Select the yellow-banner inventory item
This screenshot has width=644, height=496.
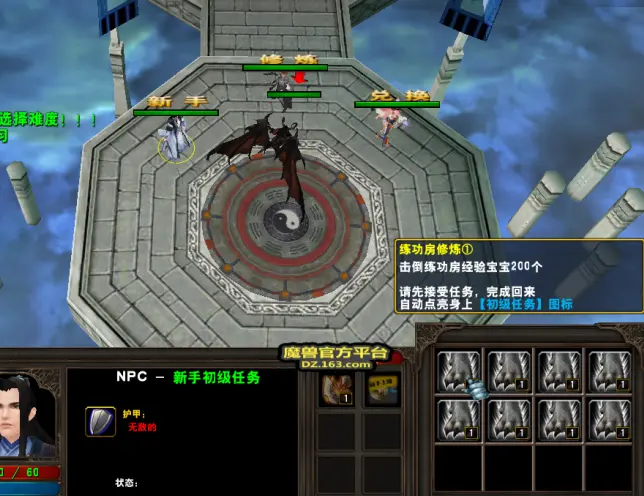[381, 389]
